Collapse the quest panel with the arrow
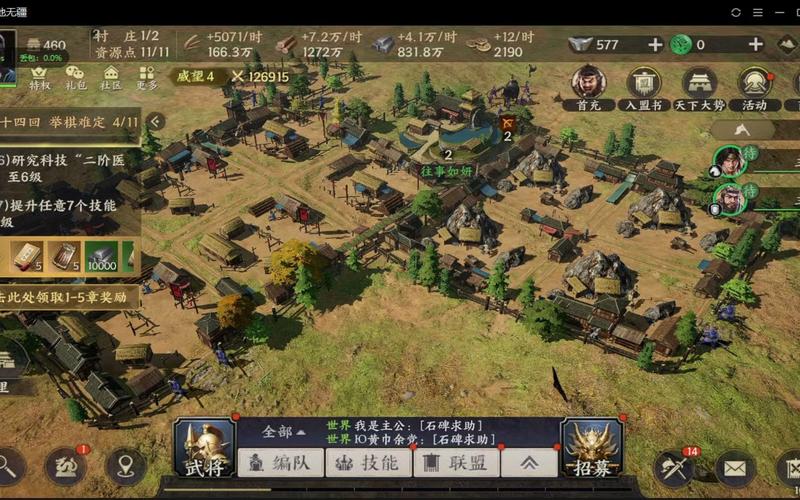Viewport: 800px width, 500px height. pos(156,121)
